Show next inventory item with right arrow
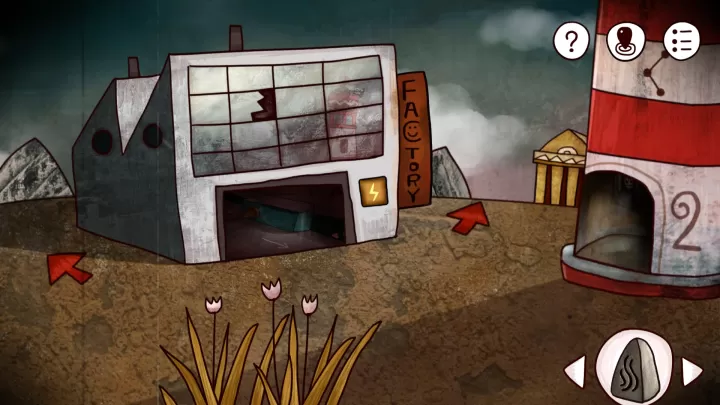Viewport: 720px width, 405px height. tap(692, 372)
